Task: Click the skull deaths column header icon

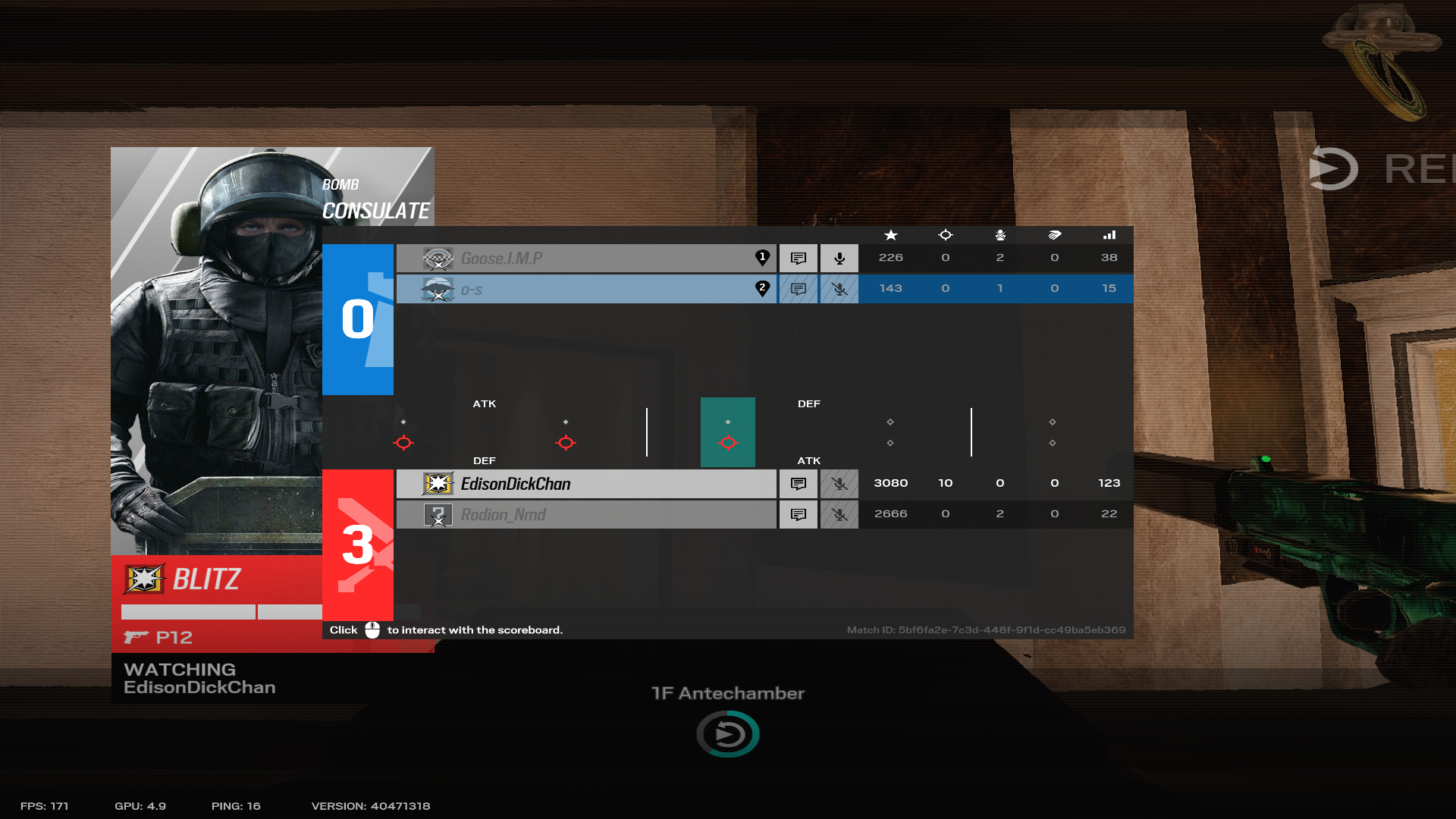Action: 999,235
